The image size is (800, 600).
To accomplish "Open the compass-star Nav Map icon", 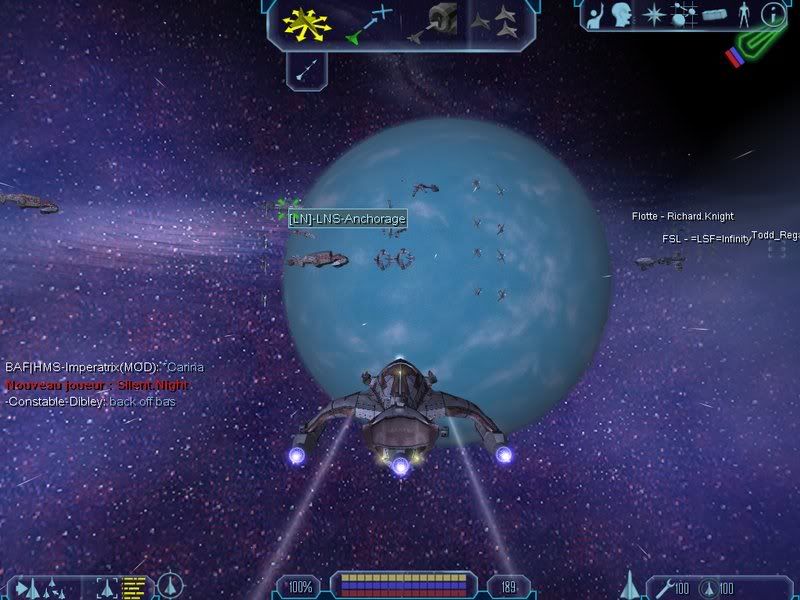I will [x=653, y=14].
